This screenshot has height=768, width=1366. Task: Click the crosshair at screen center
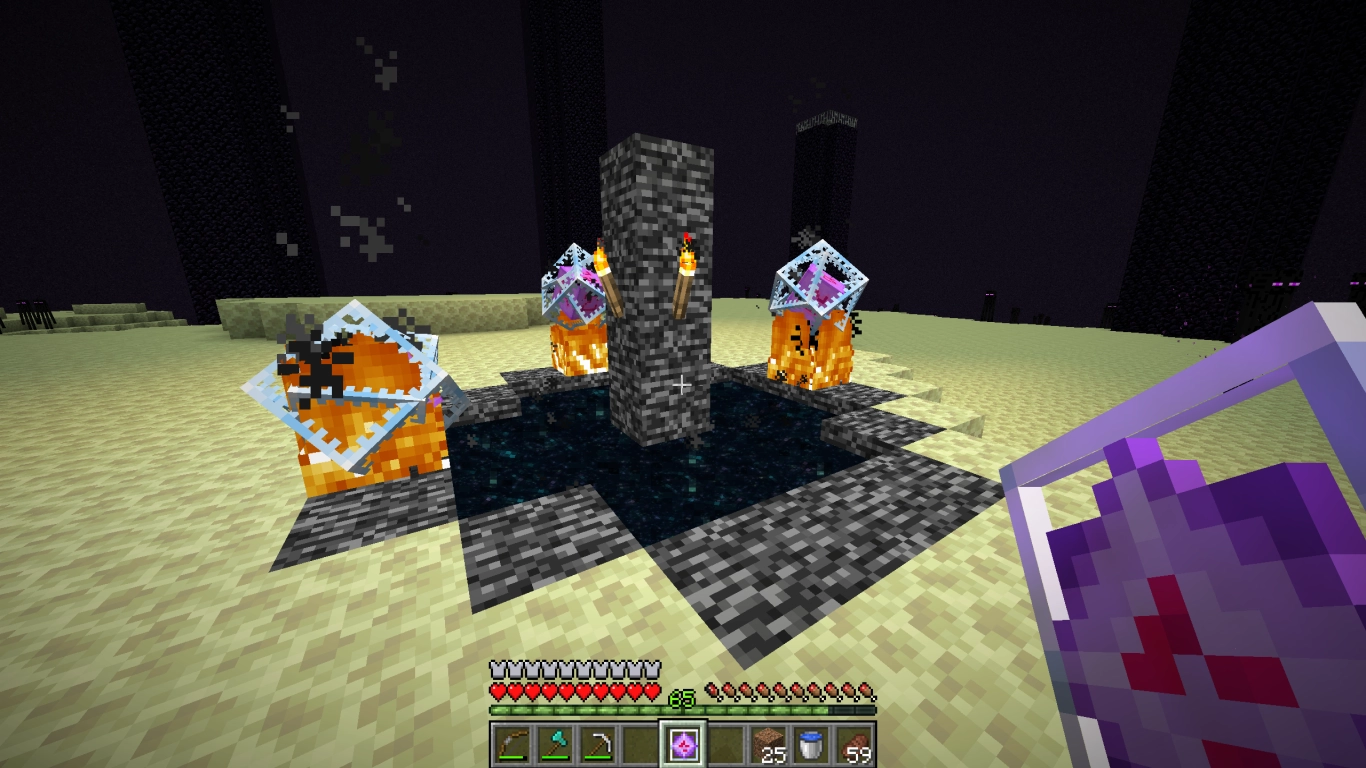point(683,384)
